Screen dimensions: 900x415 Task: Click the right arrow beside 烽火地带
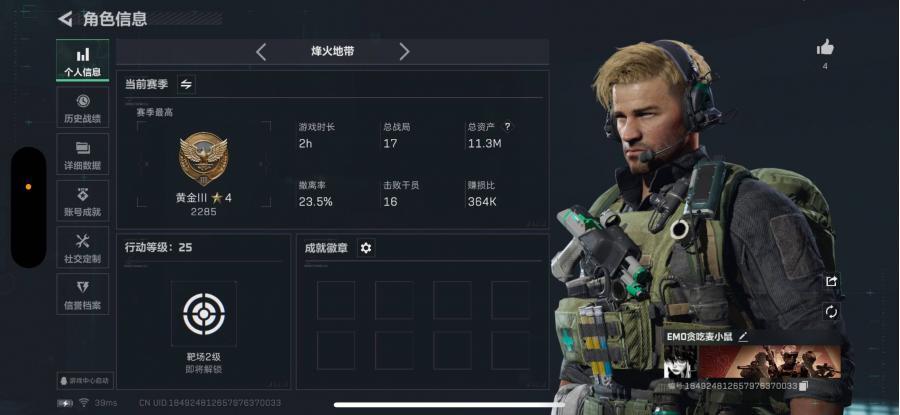[x=404, y=52]
